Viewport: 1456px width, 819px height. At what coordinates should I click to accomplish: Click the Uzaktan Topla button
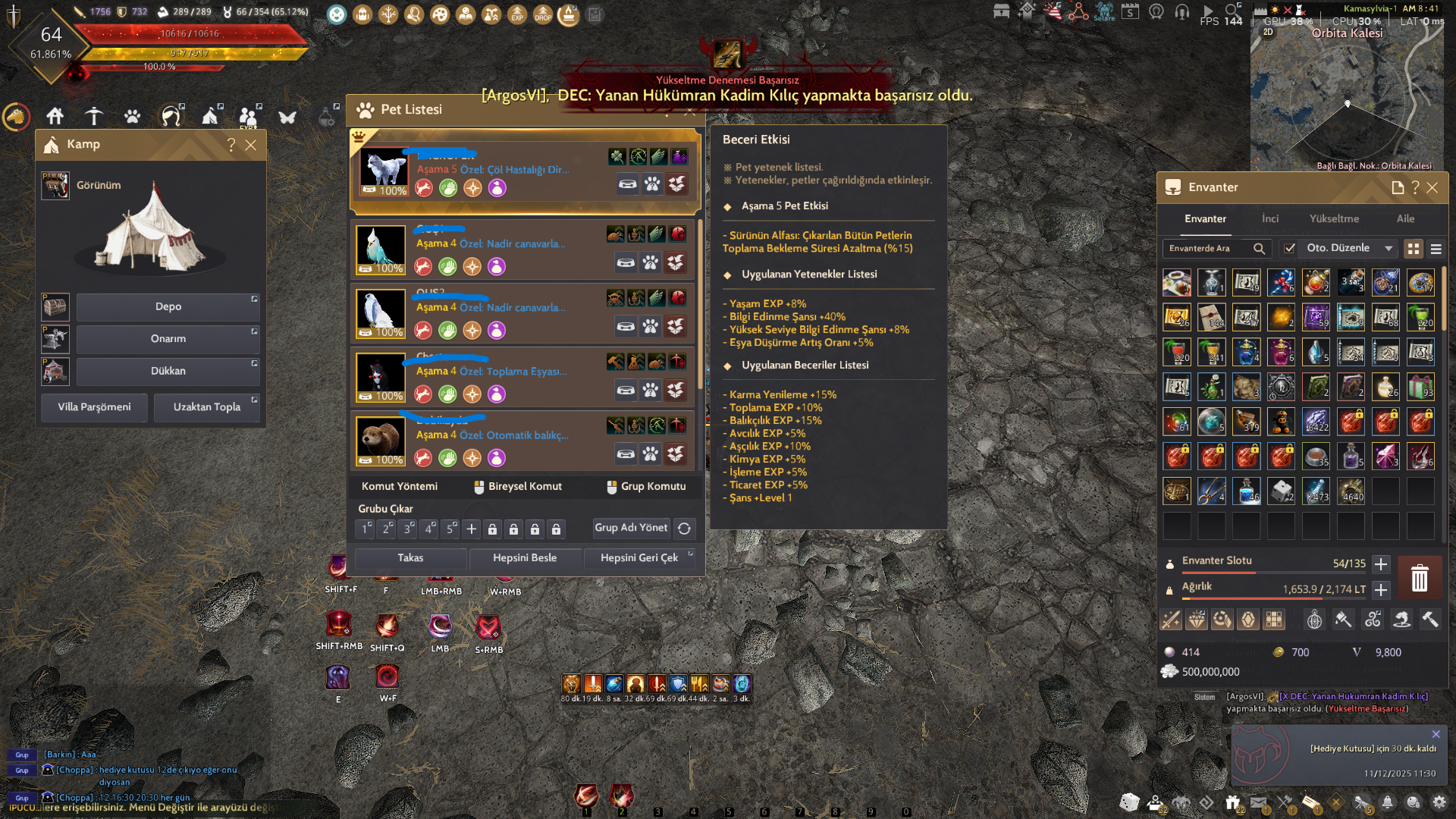(206, 407)
